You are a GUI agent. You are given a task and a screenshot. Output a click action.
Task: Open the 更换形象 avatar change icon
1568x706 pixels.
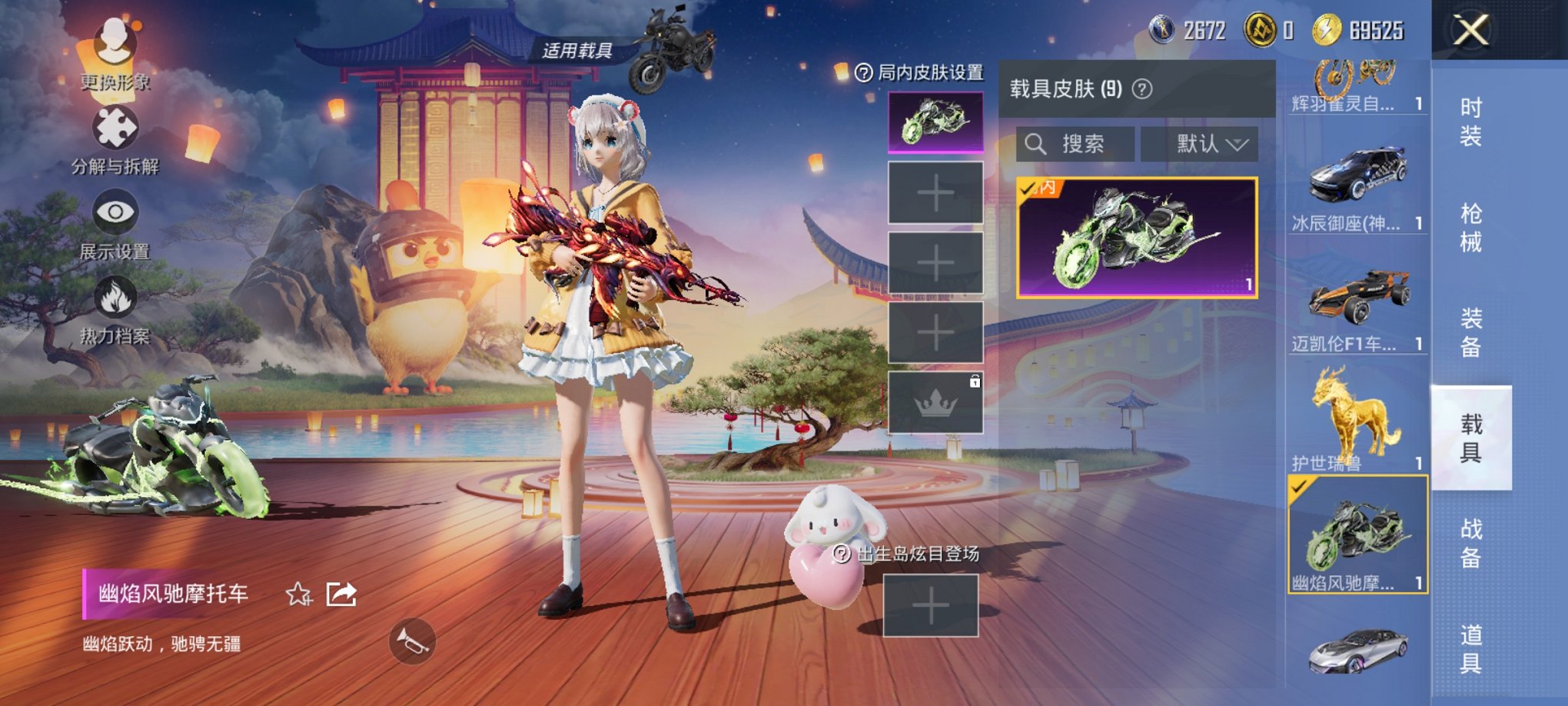coord(114,42)
